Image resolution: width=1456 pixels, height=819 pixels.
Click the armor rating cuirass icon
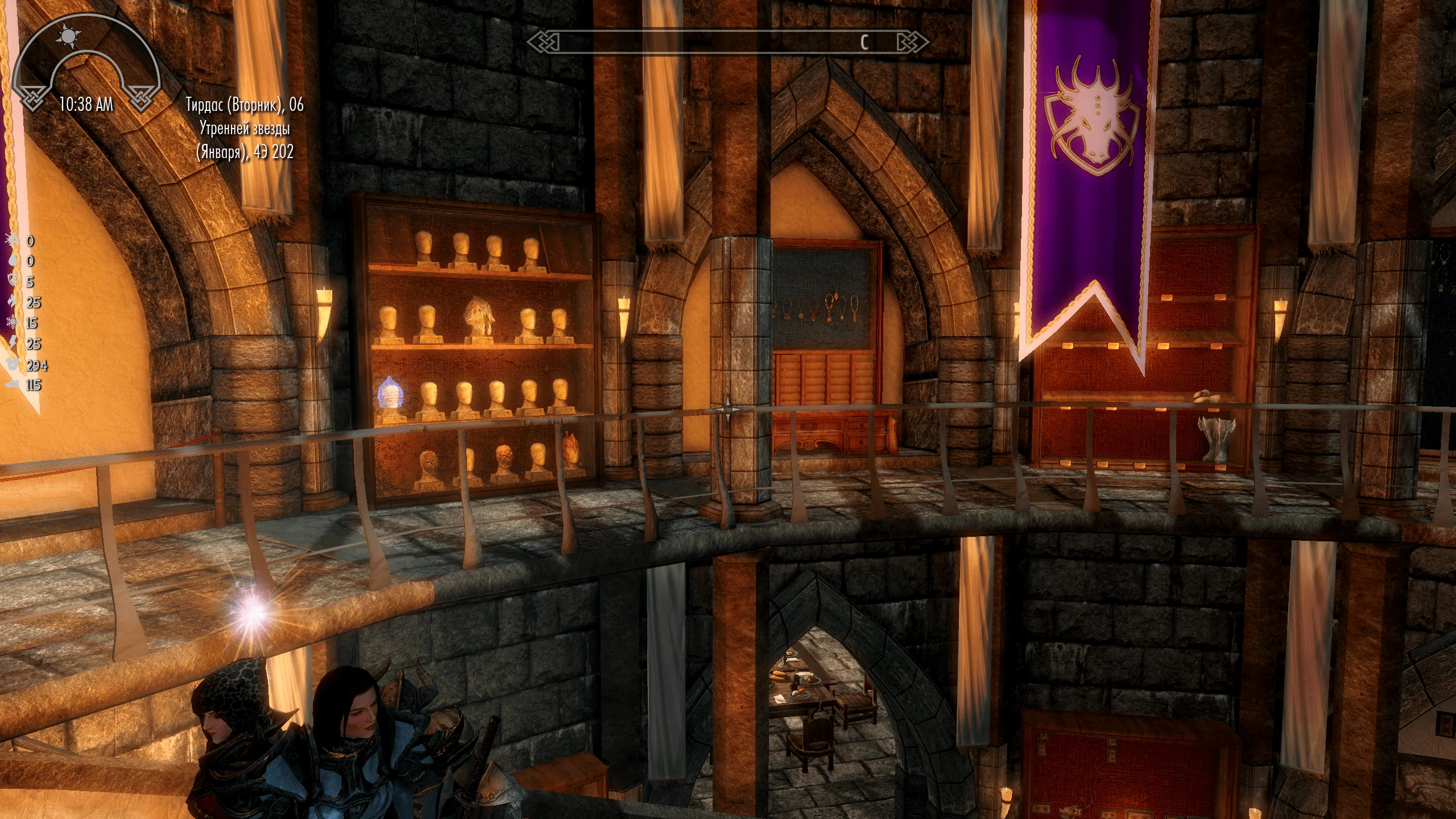(13, 365)
